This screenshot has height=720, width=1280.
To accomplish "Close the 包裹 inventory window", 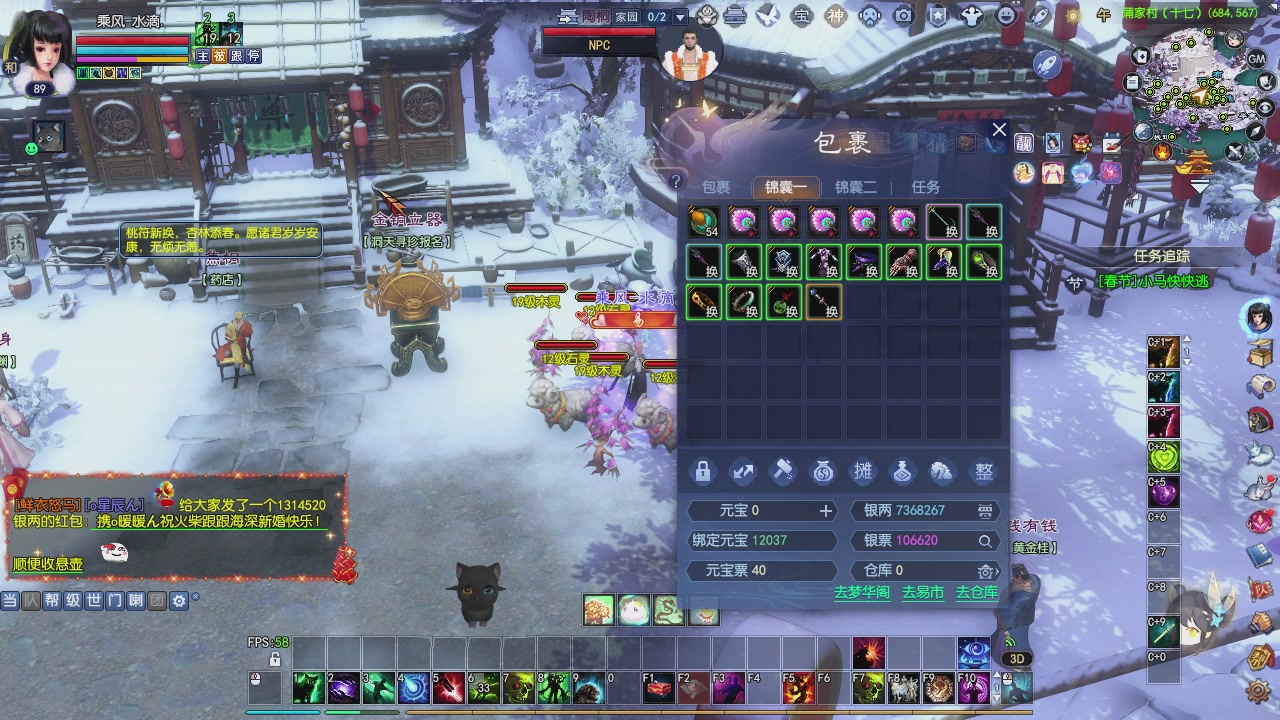I will (998, 130).
